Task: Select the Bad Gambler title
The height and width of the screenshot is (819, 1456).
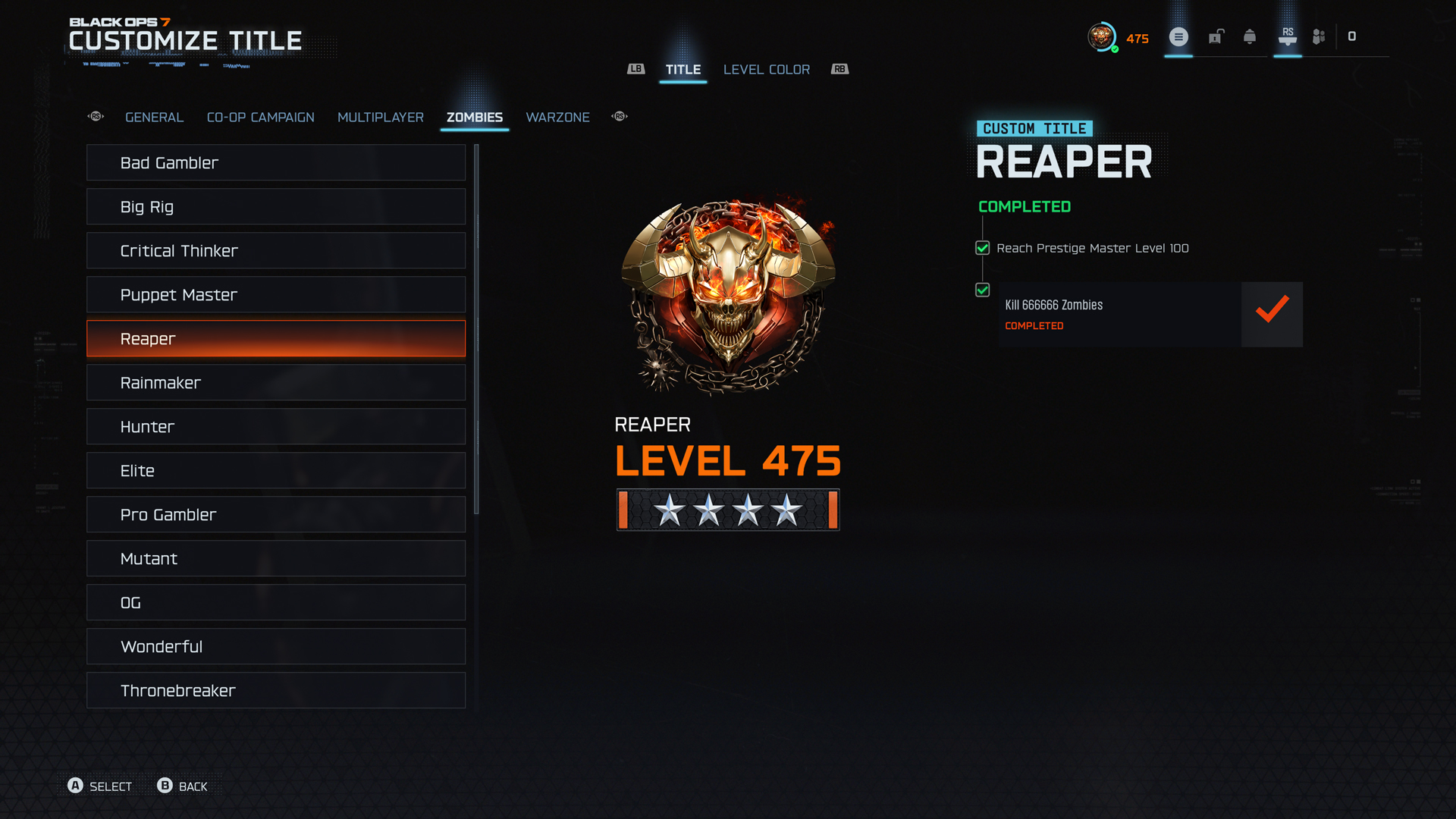Action: pyautogui.click(x=275, y=163)
